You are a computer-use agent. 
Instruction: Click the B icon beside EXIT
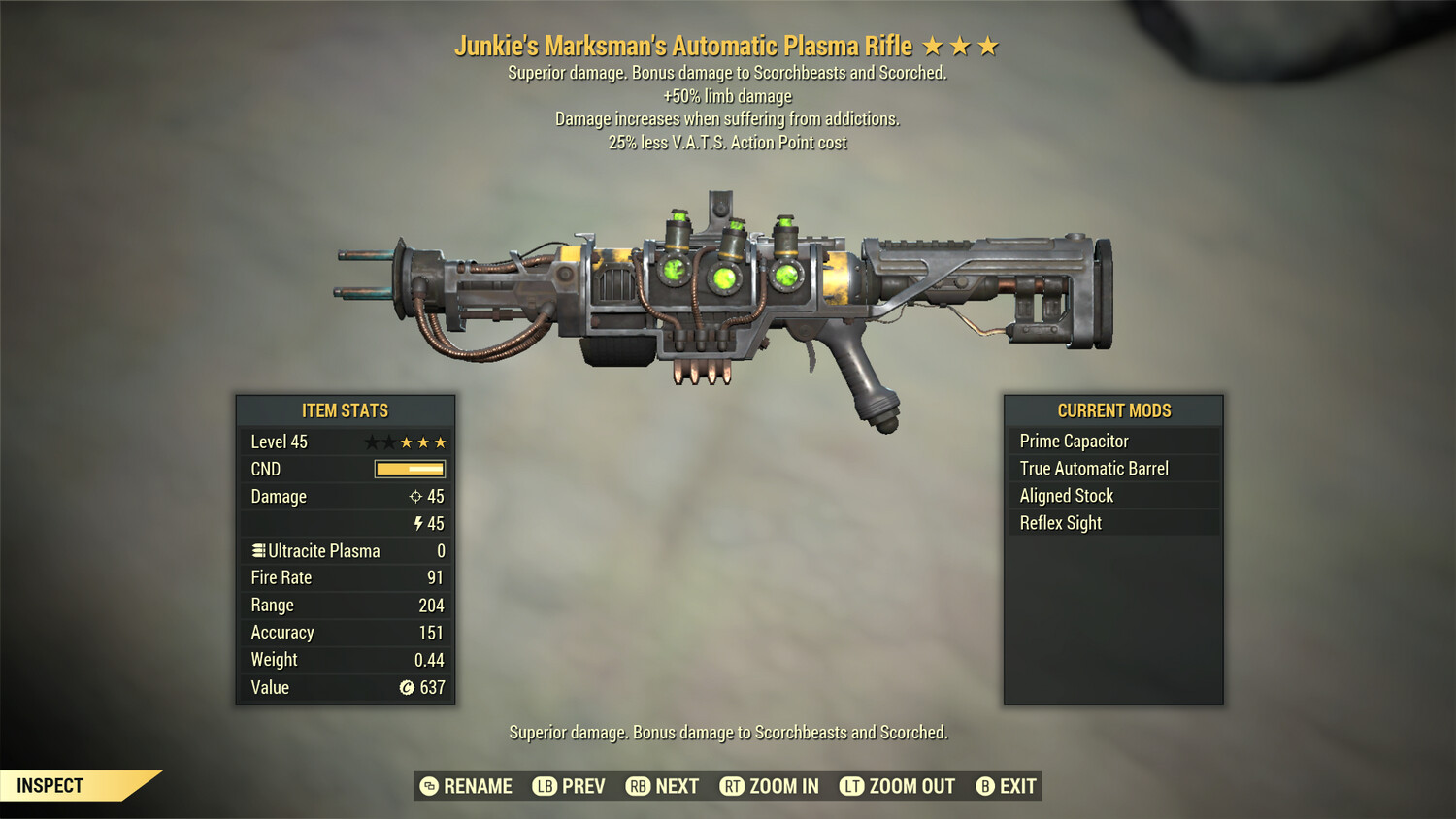click(x=984, y=786)
